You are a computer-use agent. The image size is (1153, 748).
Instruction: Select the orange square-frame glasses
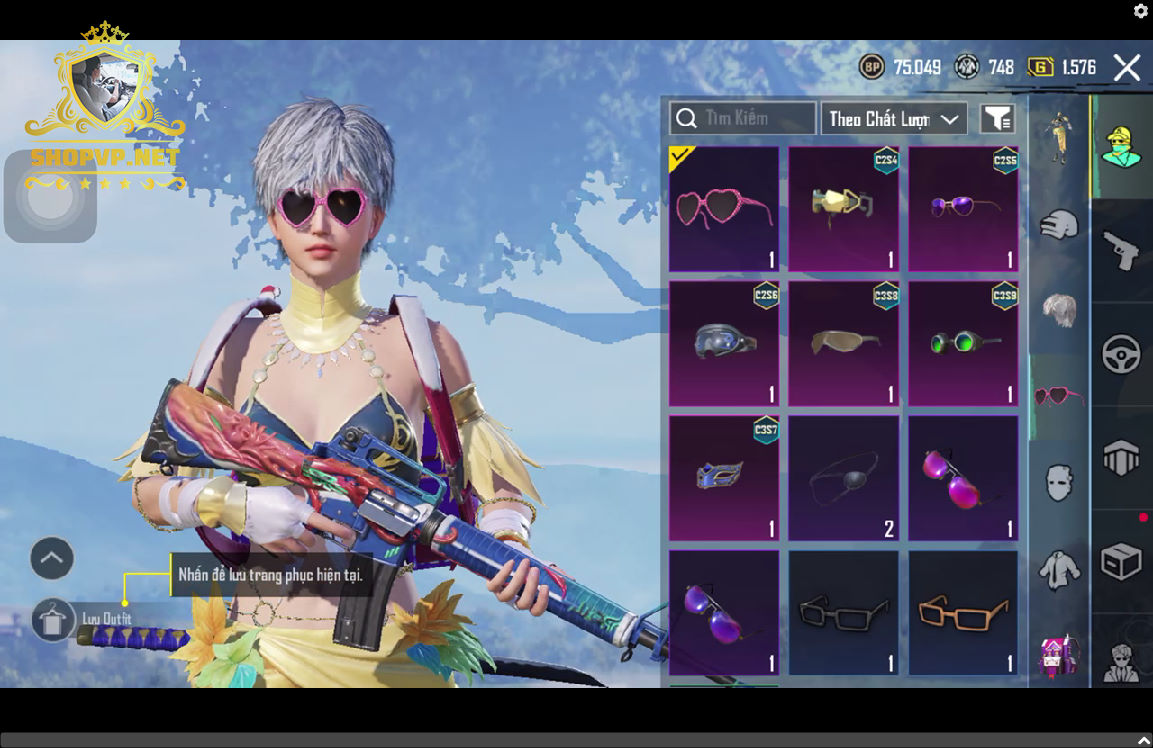(963, 612)
